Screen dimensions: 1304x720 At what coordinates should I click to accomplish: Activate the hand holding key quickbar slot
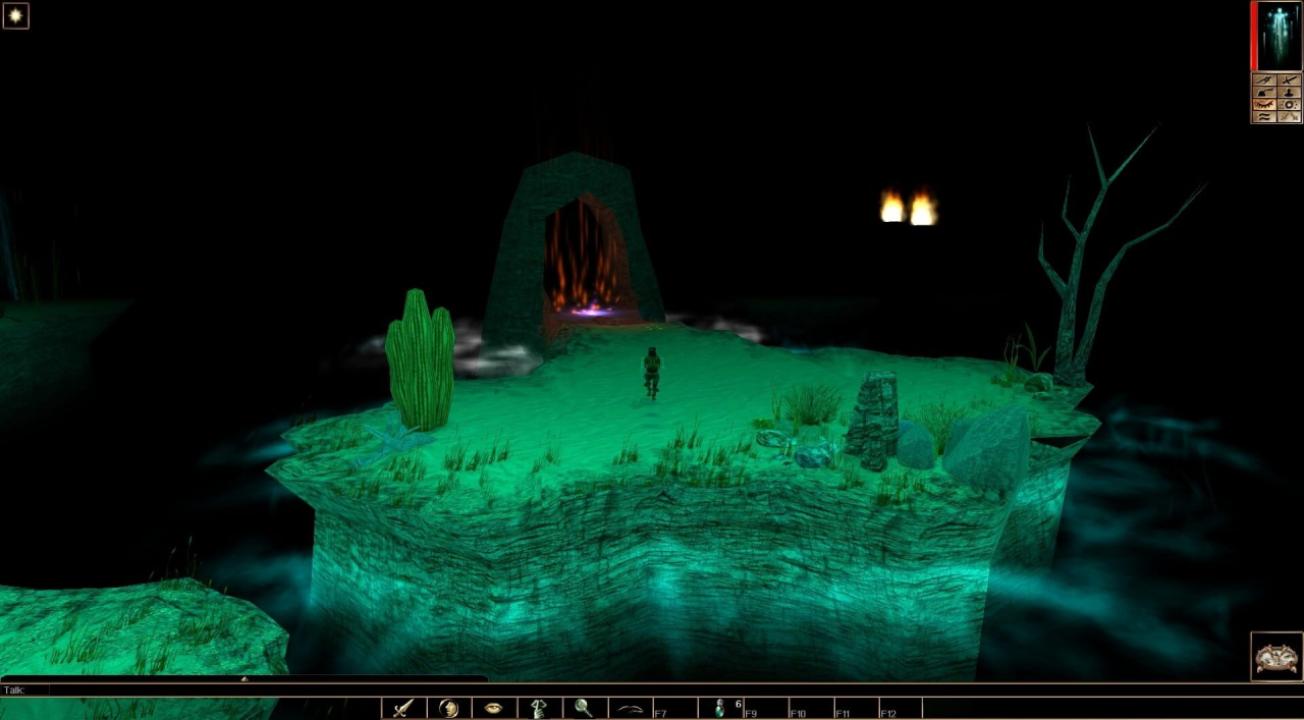click(x=539, y=708)
